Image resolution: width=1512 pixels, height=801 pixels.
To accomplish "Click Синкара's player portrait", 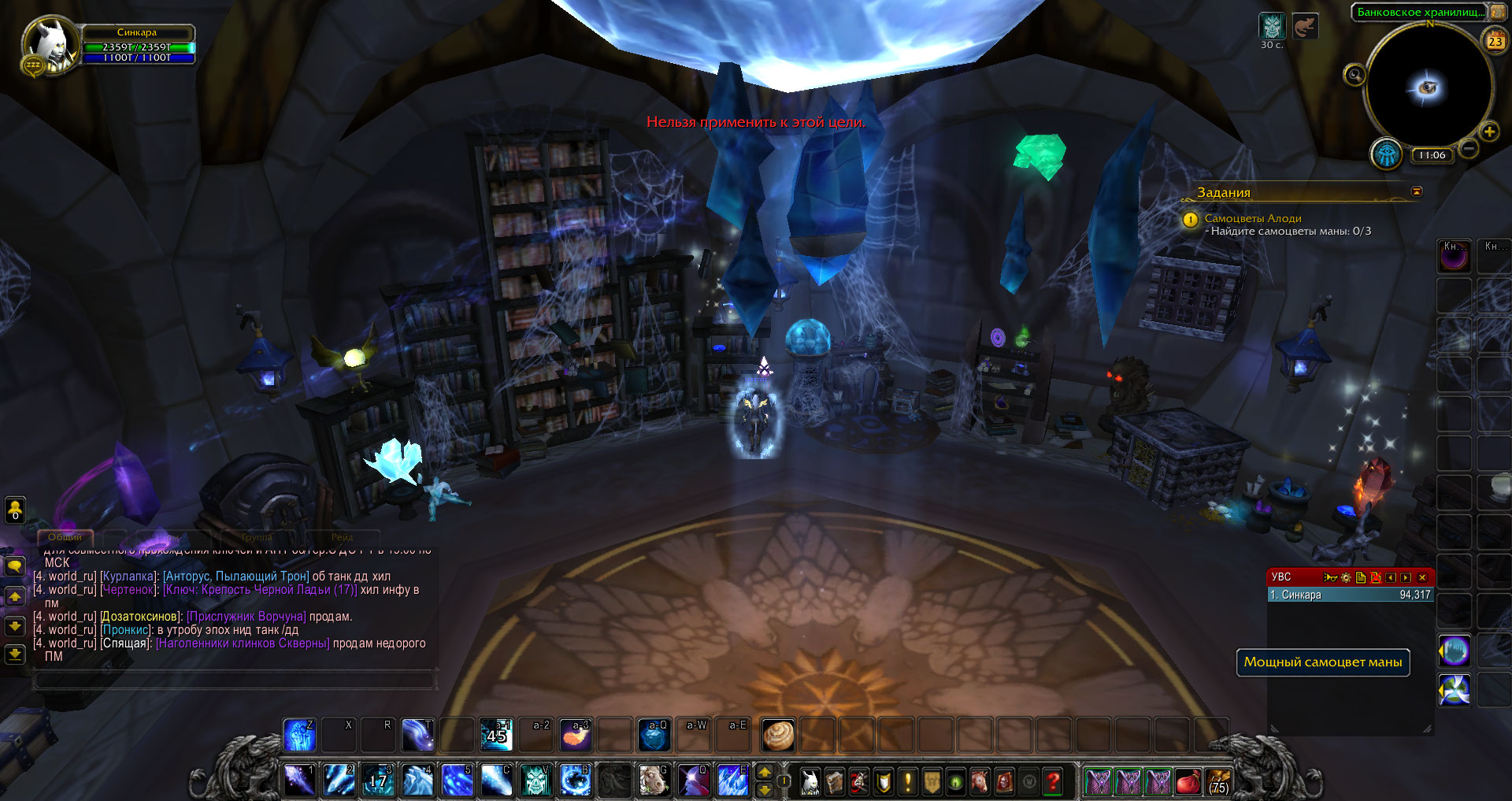I will pyautogui.click(x=49, y=44).
